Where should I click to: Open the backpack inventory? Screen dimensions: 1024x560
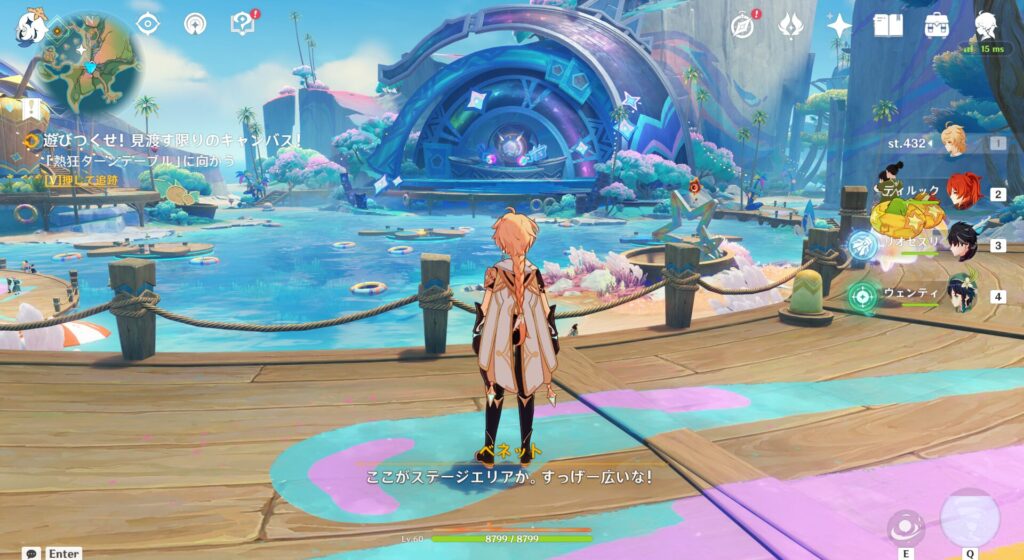point(937,25)
